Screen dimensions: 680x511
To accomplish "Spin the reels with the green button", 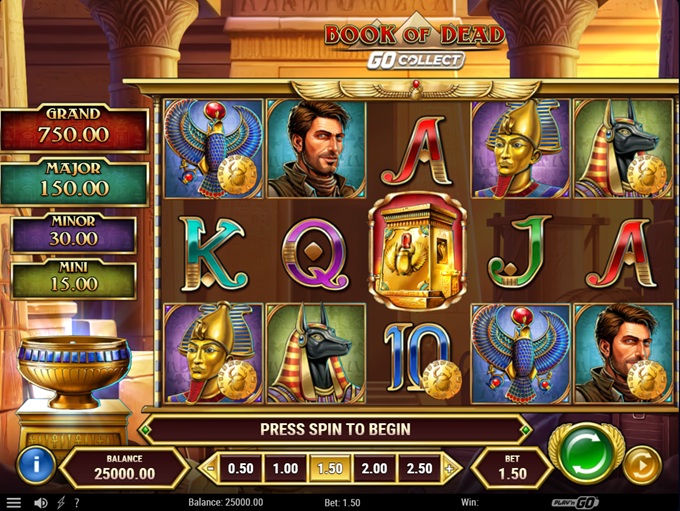I will point(585,453).
